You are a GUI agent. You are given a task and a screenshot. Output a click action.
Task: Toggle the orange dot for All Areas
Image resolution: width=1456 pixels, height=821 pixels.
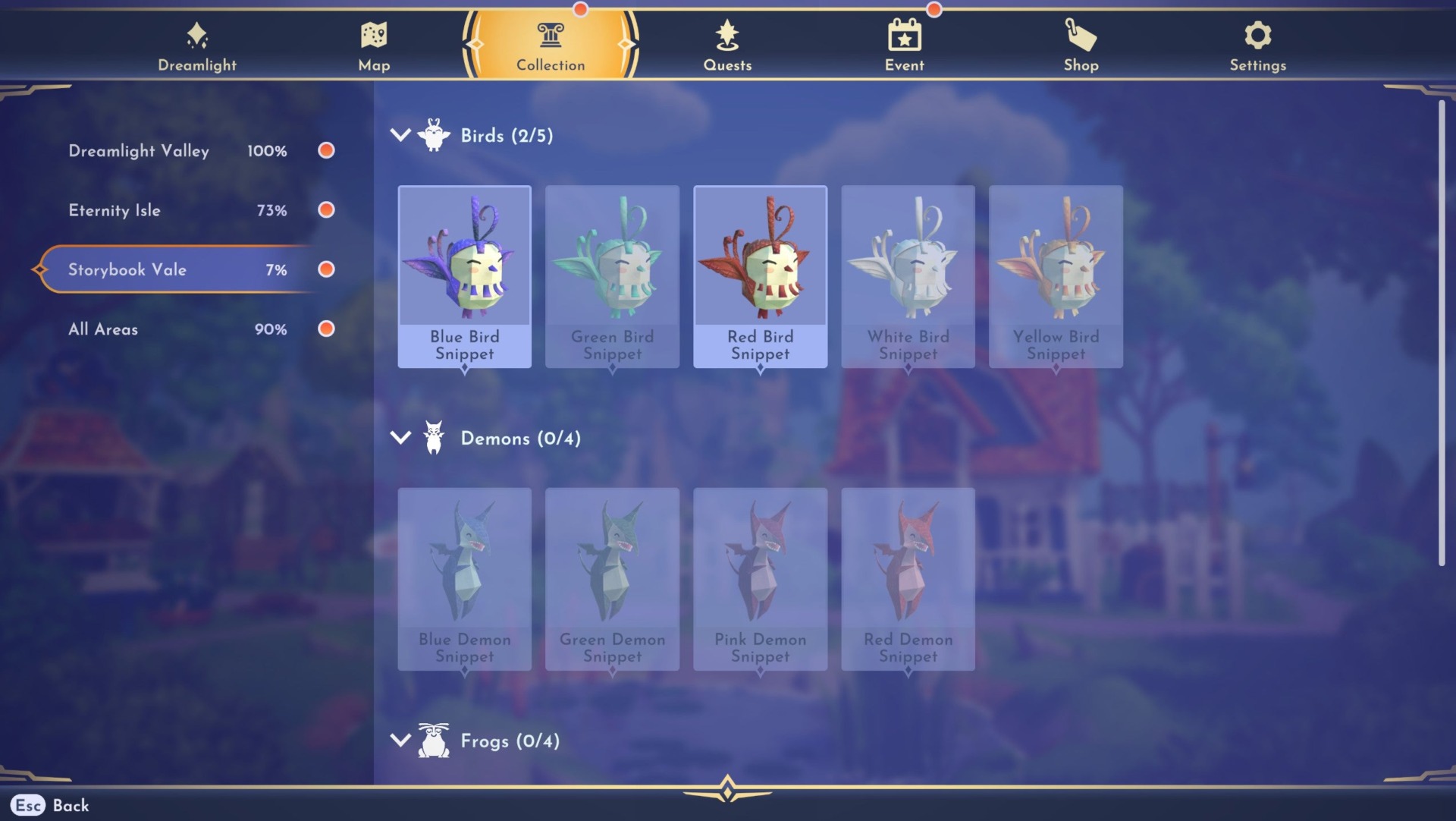[326, 329]
